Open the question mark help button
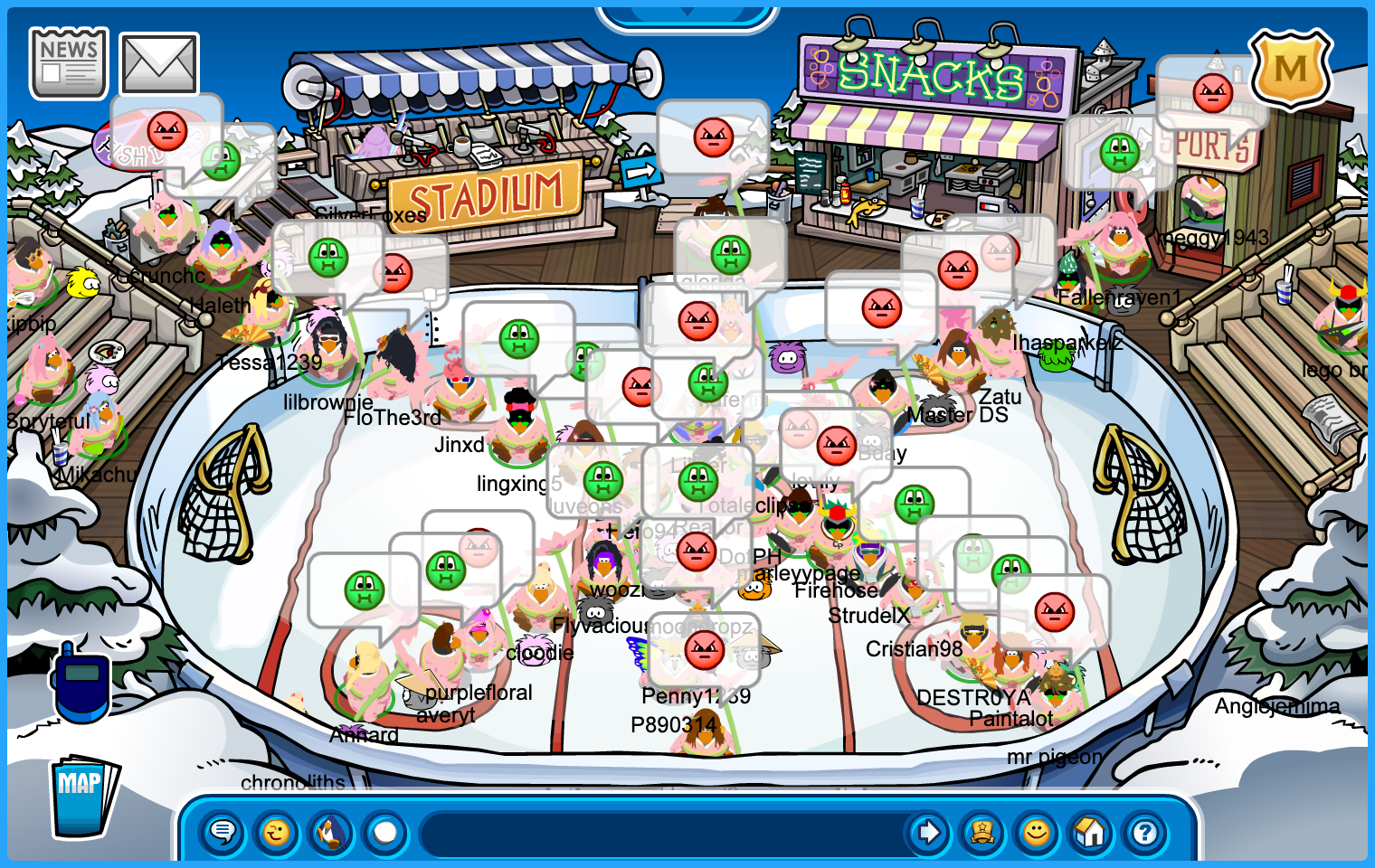Image resolution: width=1375 pixels, height=868 pixels. coord(1145,832)
